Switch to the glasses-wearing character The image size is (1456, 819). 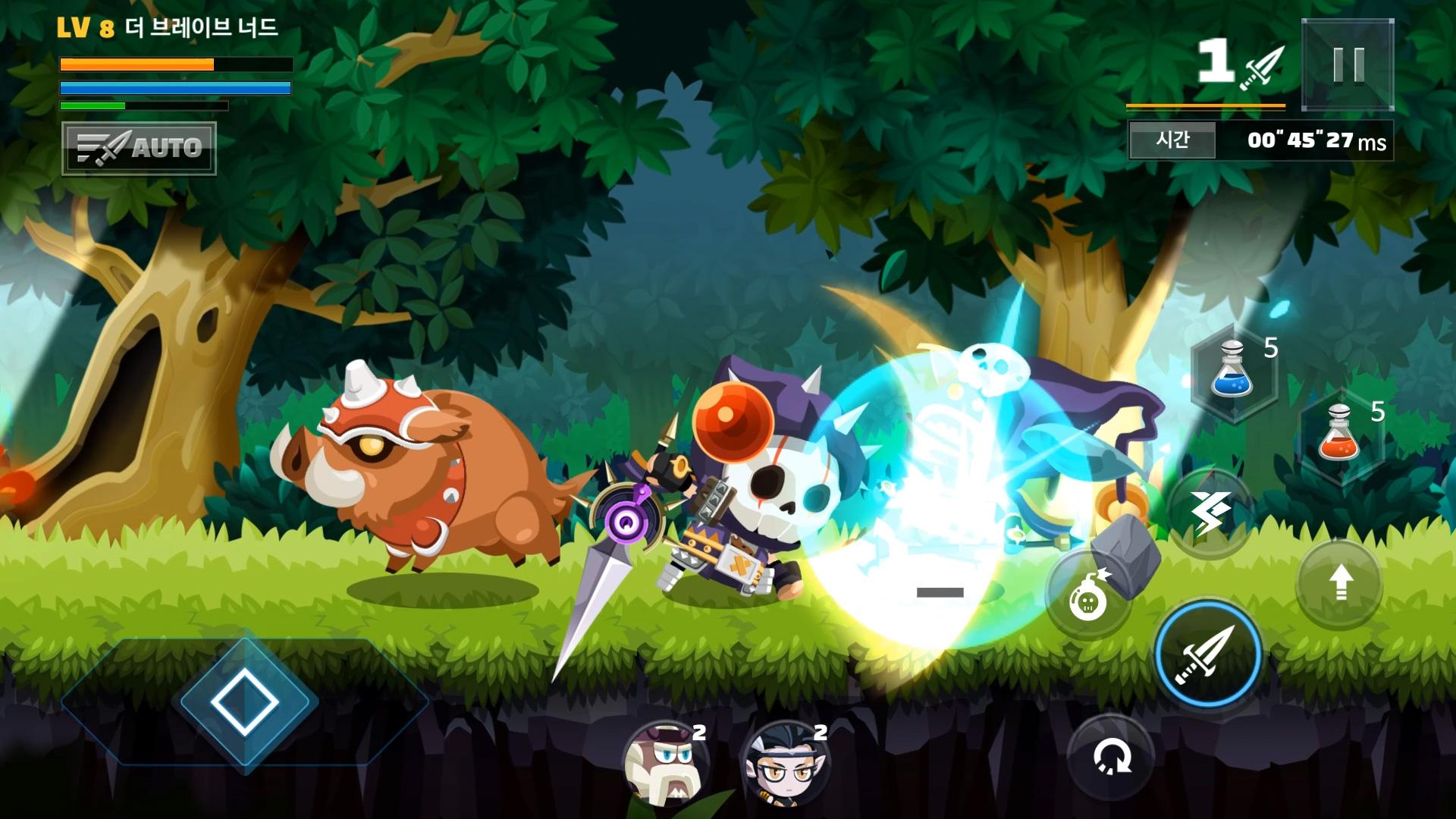click(784, 761)
